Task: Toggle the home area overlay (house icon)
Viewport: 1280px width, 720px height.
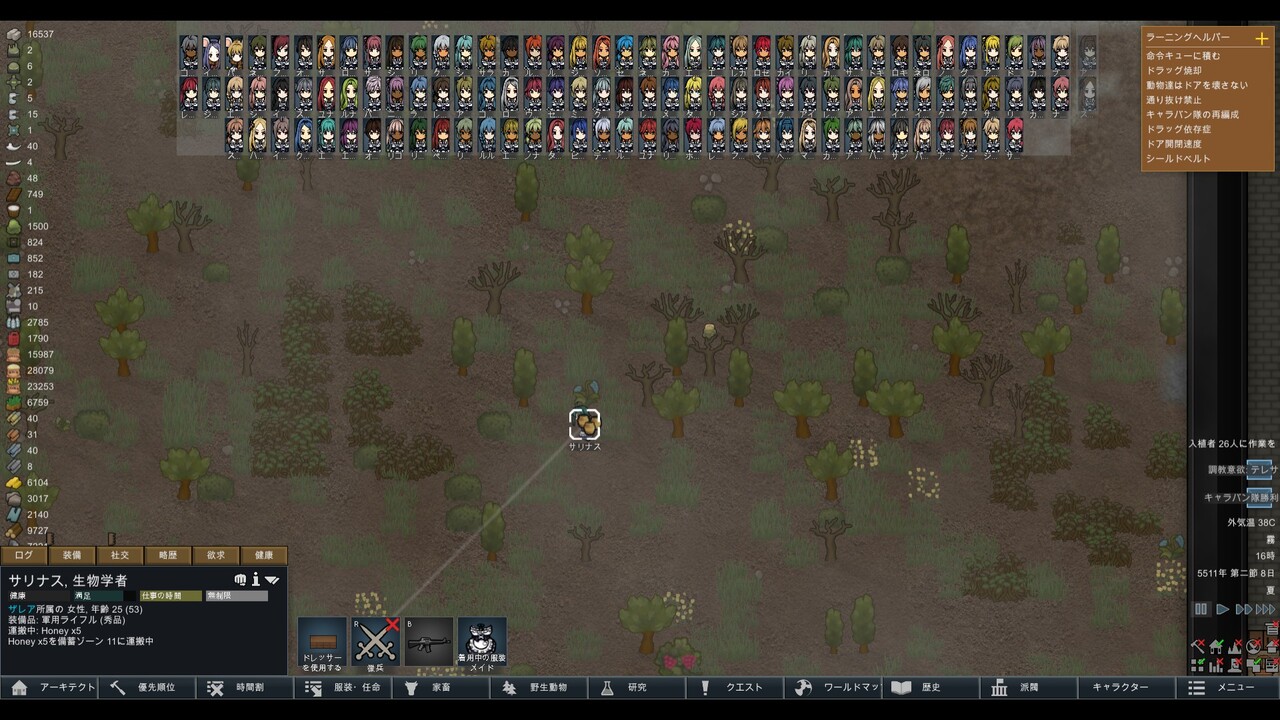Action: [x=1216, y=646]
